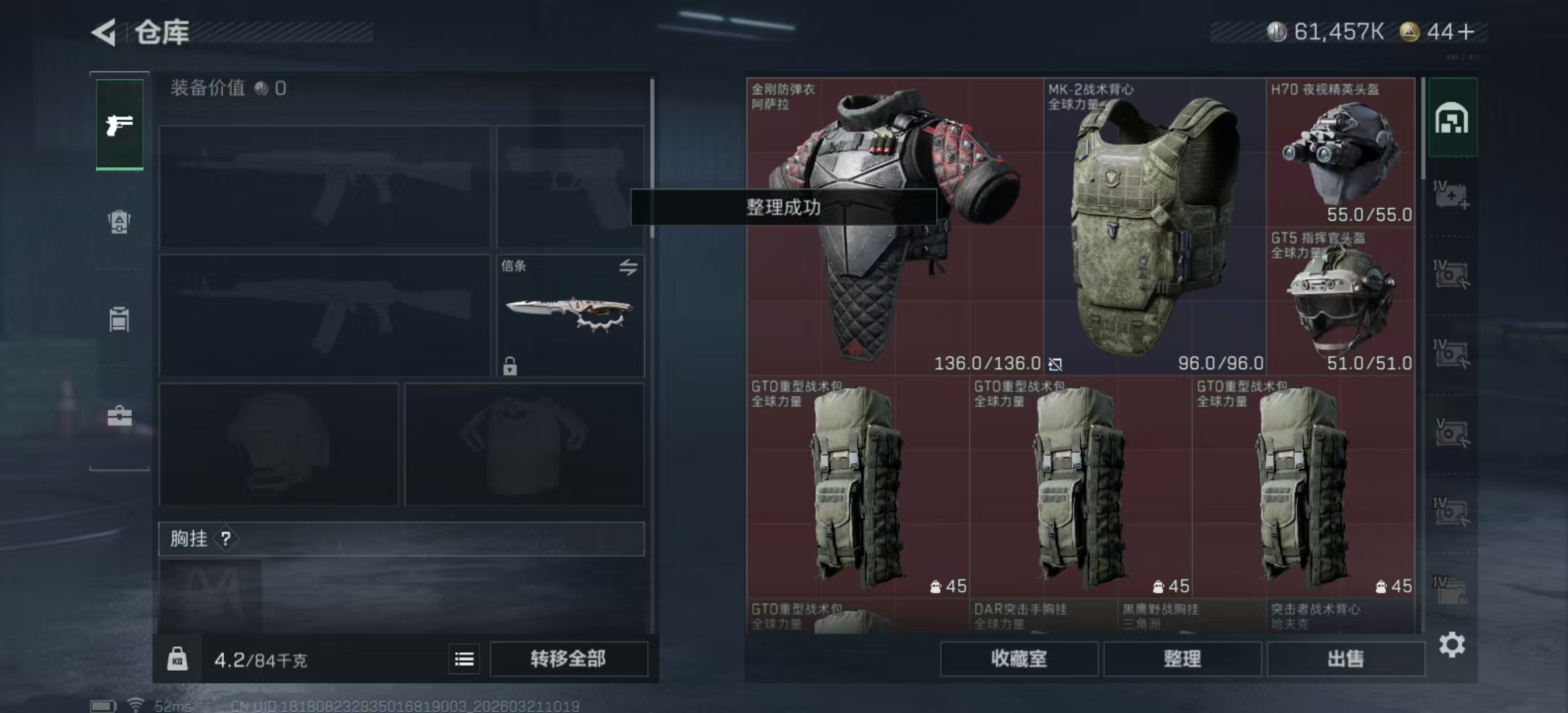The width and height of the screenshot is (1568, 713).
Task: Open the 出售 sell menu
Action: 1345,659
